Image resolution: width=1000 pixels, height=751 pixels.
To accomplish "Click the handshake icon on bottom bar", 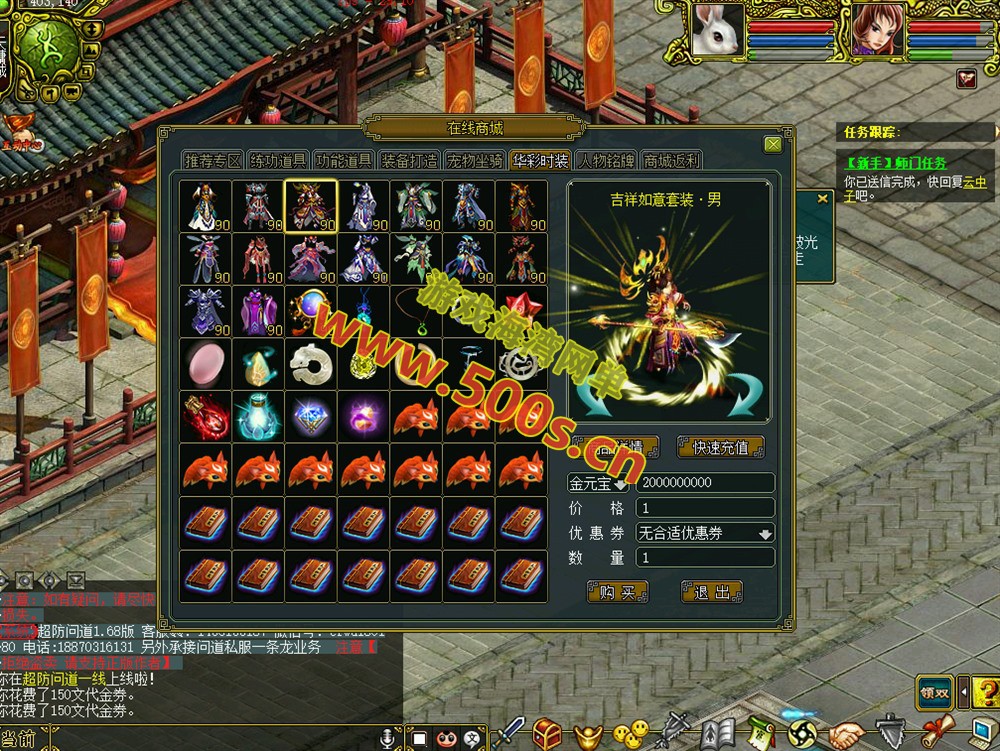I will click(x=846, y=734).
